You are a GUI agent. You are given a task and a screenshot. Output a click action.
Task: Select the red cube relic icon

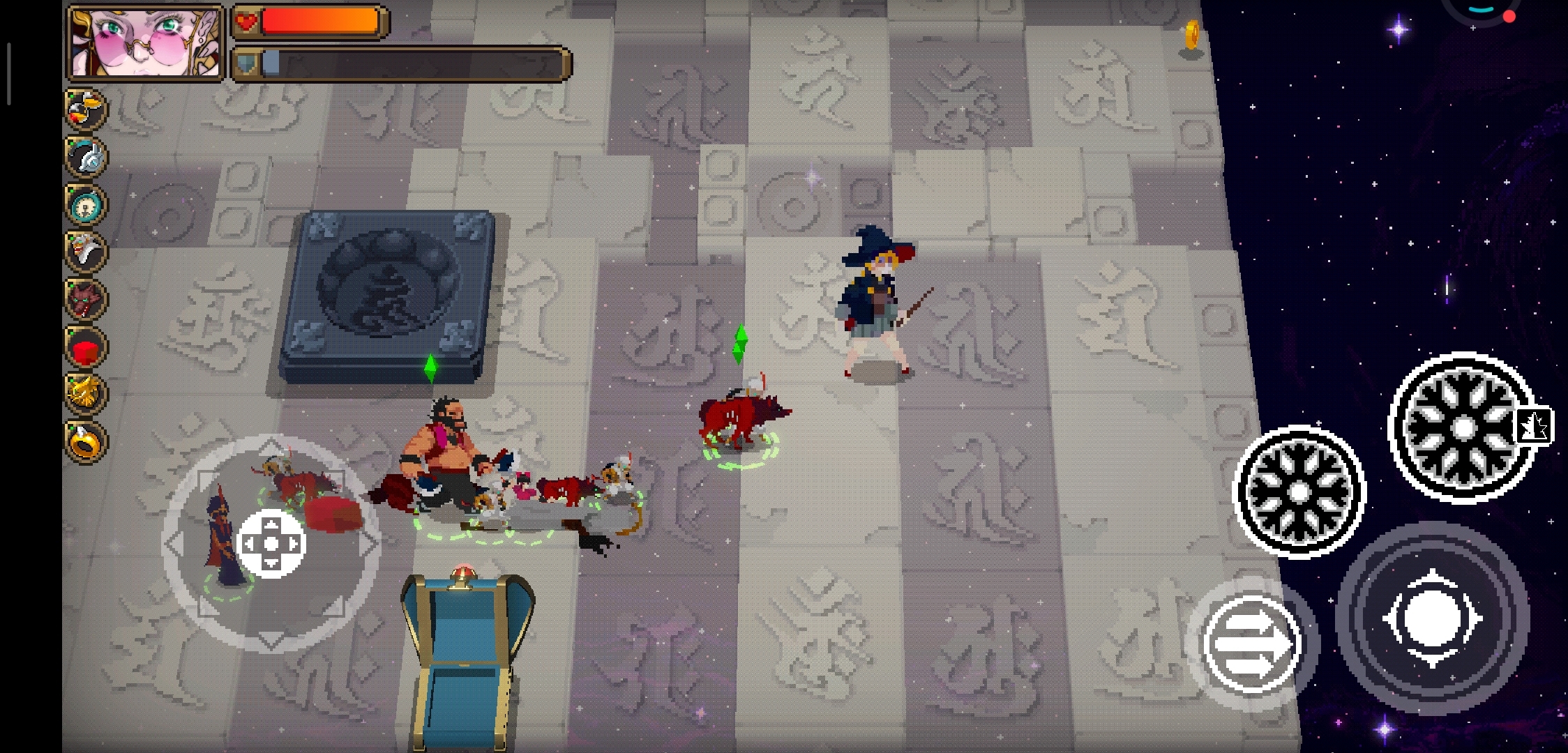tap(86, 347)
